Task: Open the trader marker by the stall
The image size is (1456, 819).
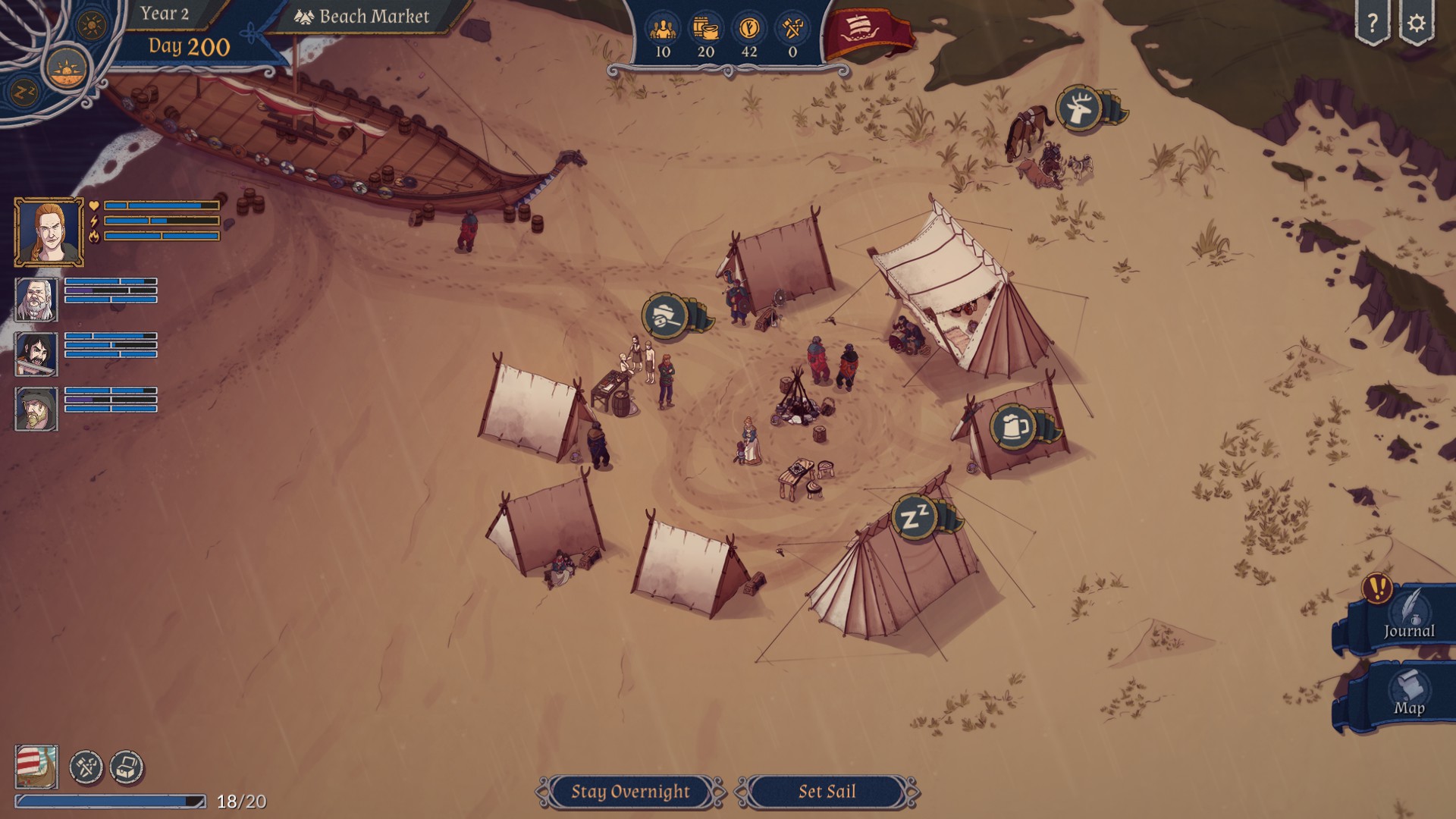Action: [x=665, y=315]
